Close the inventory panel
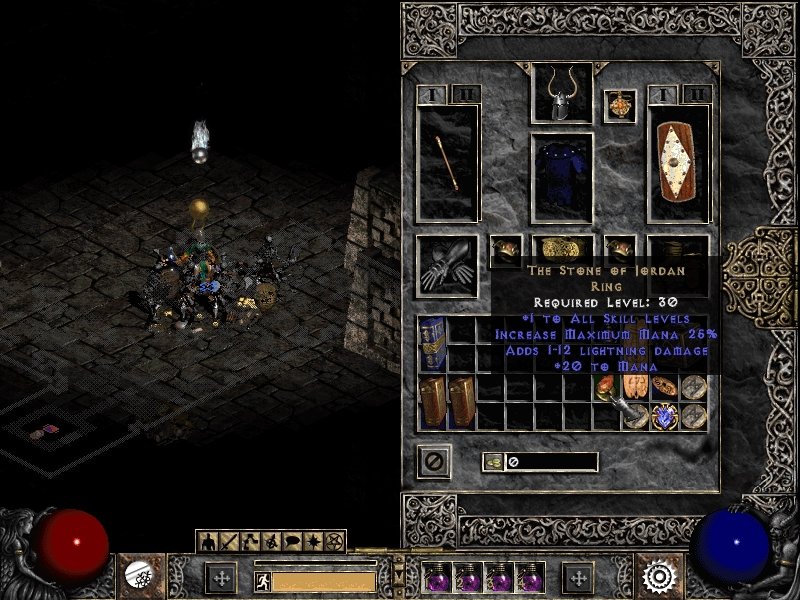 point(435,460)
